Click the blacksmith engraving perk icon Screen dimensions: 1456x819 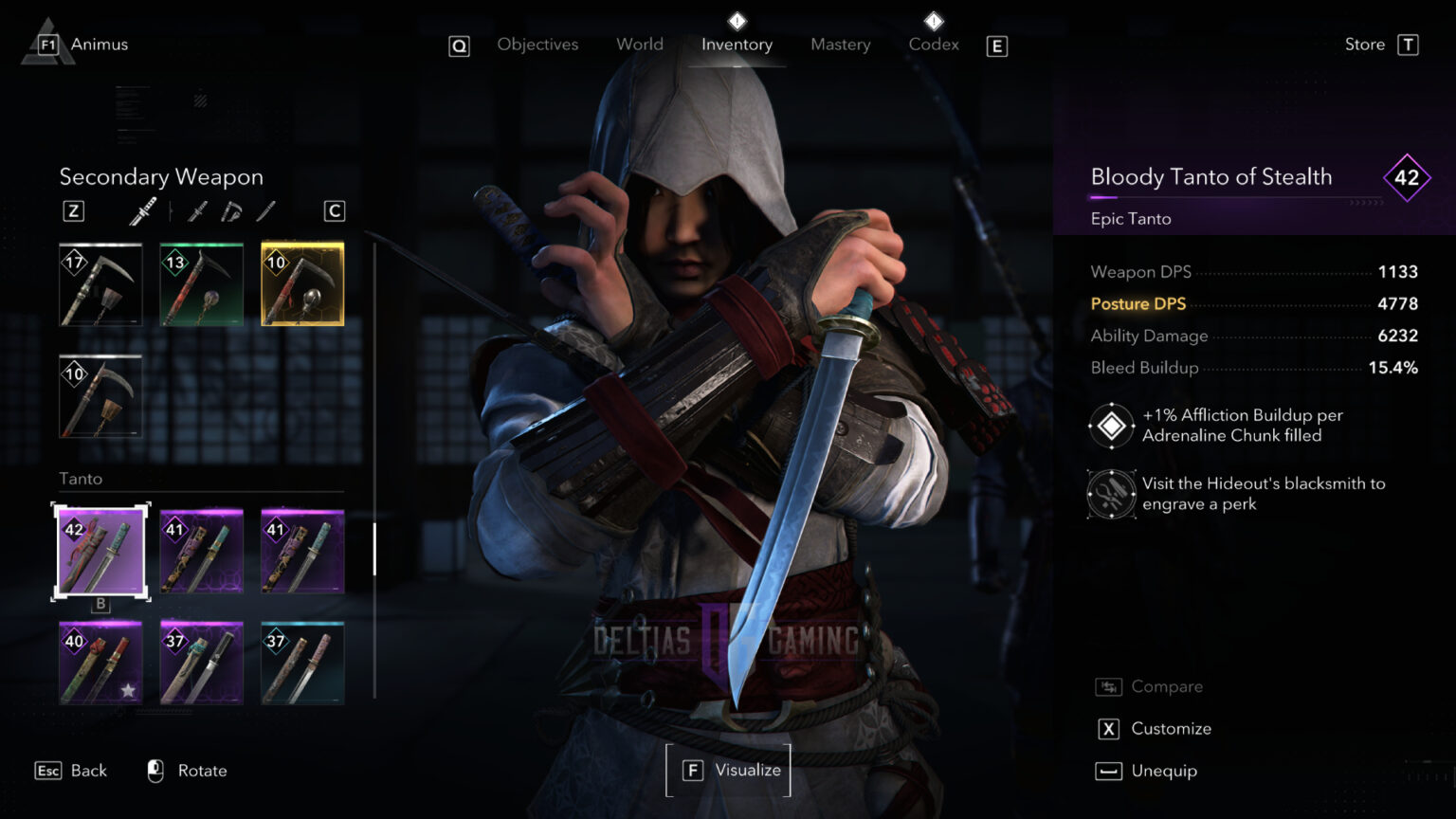coord(1110,494)
